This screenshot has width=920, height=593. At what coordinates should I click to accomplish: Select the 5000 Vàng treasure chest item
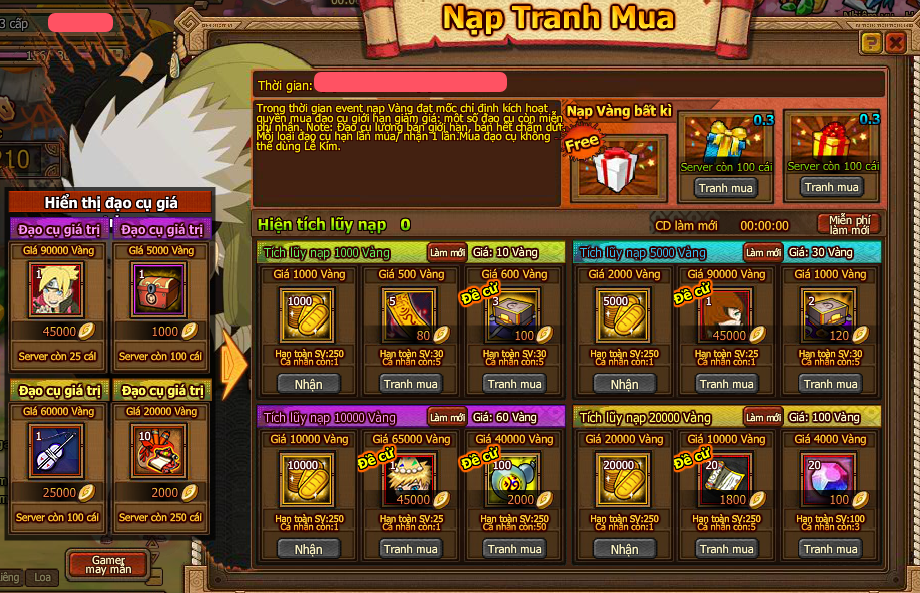160,291
